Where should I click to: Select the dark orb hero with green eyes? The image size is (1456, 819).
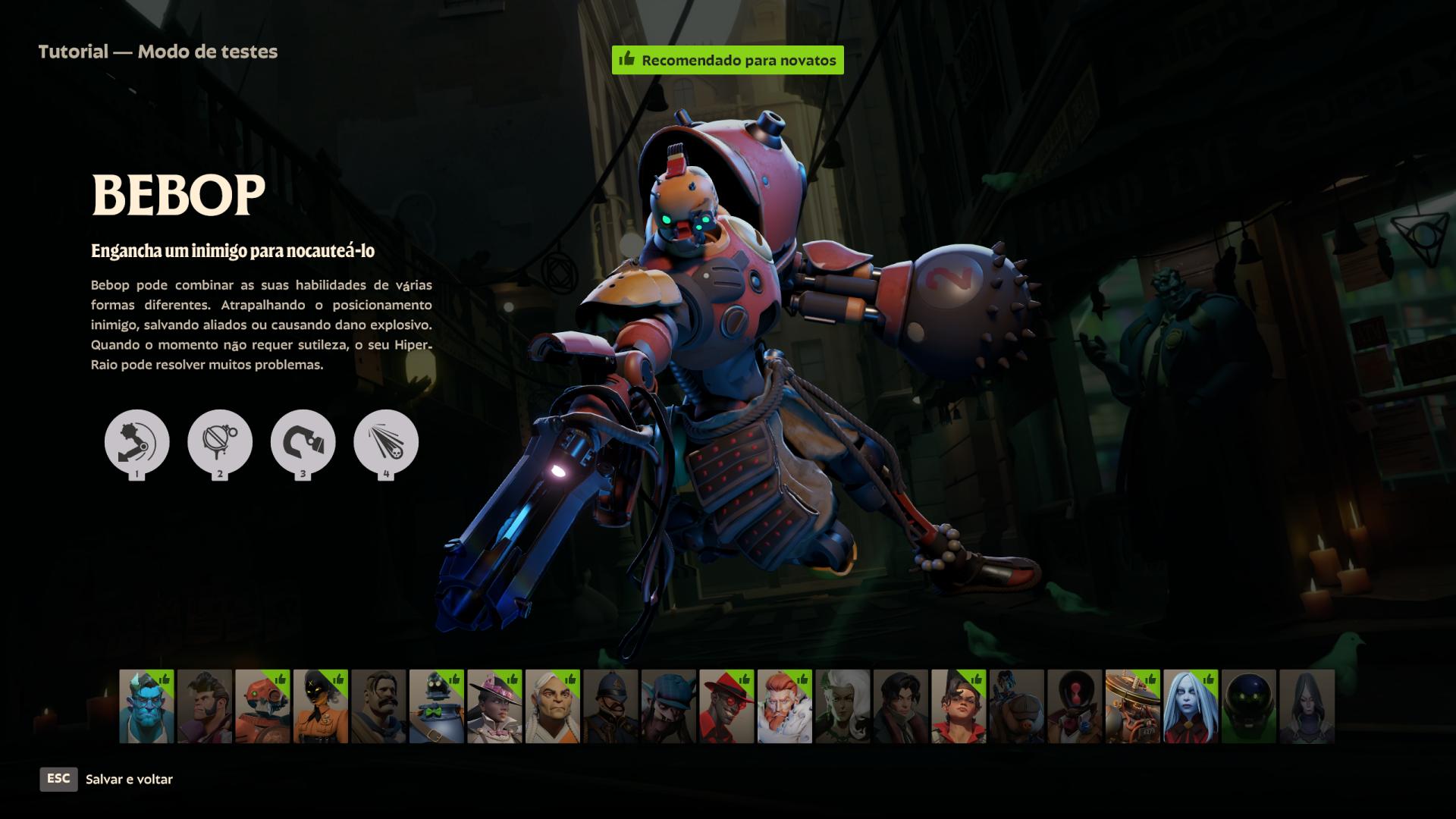coord(1249,707)
